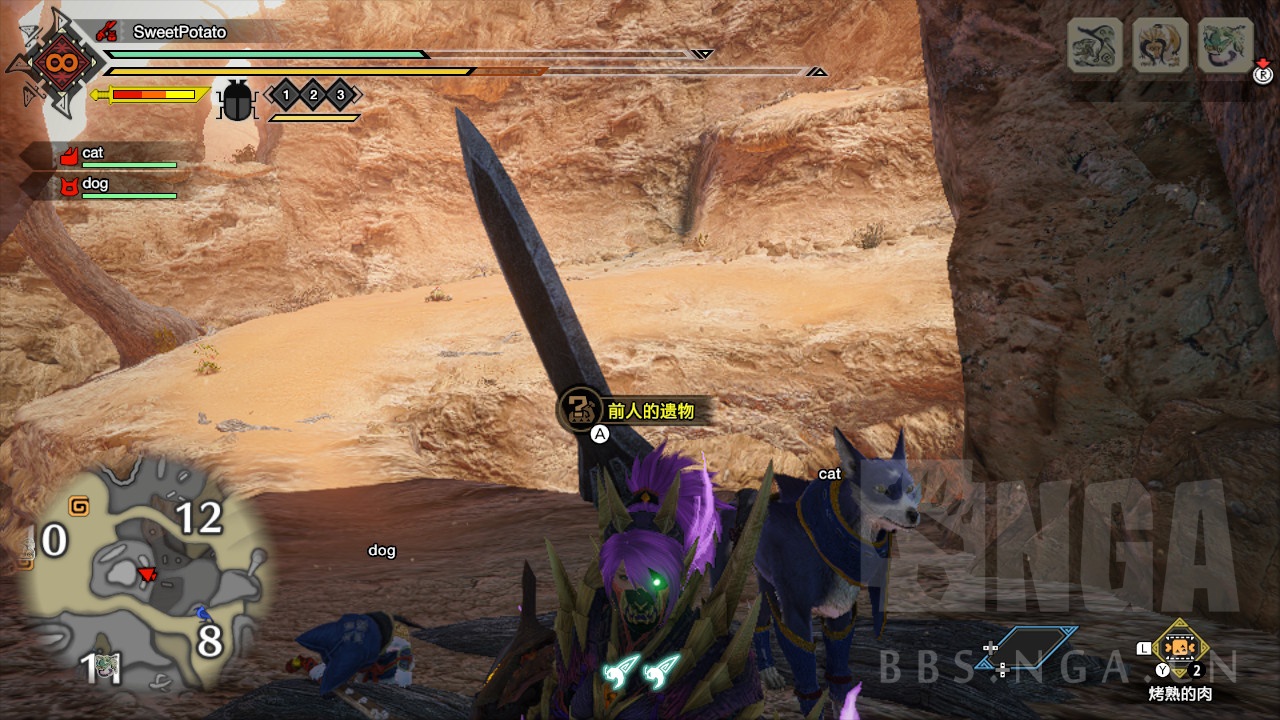
Task: Select the 前人的遗物 interaction prompt
Action: (x=648, y=410)
